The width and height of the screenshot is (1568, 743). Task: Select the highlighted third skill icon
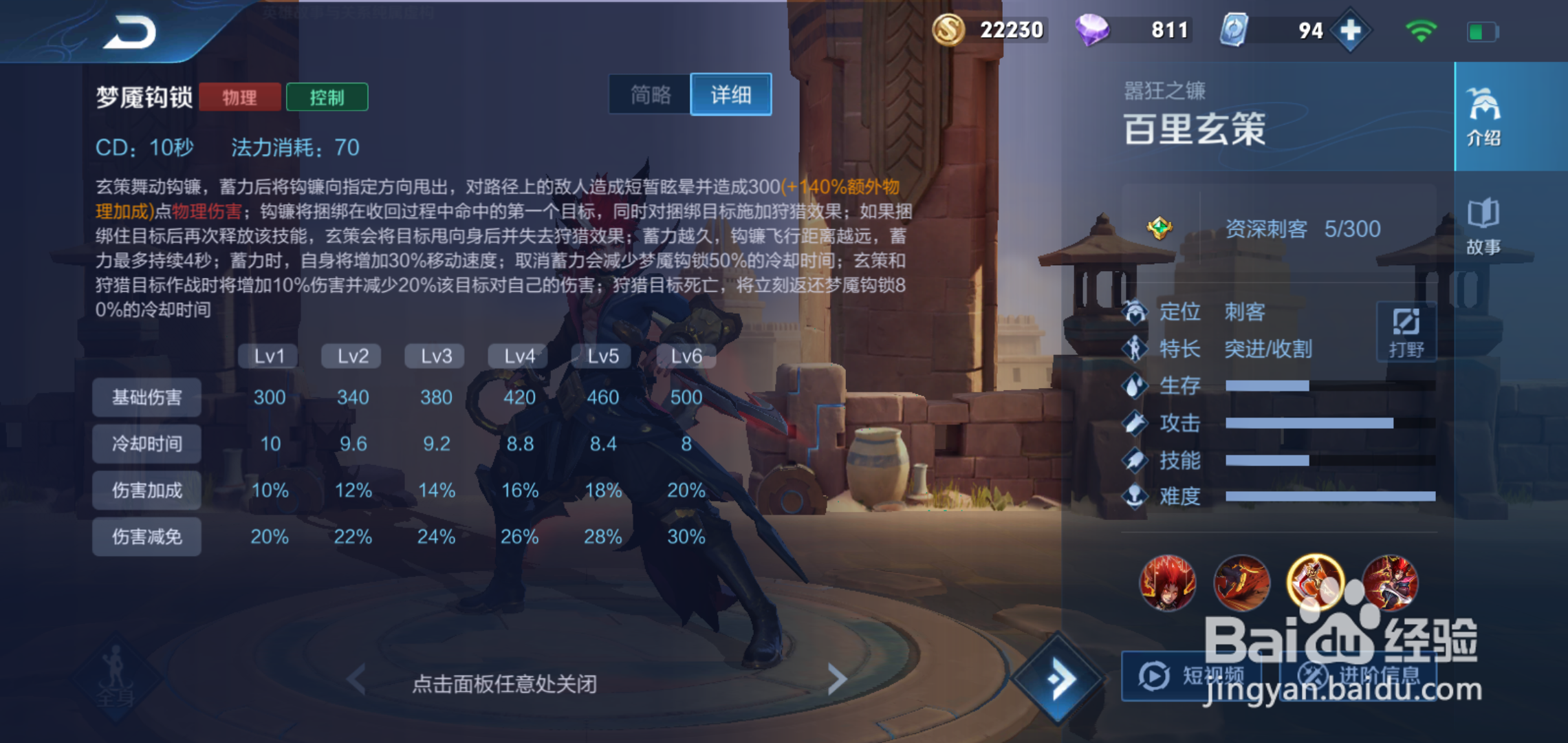click(x=1316, y=581)
